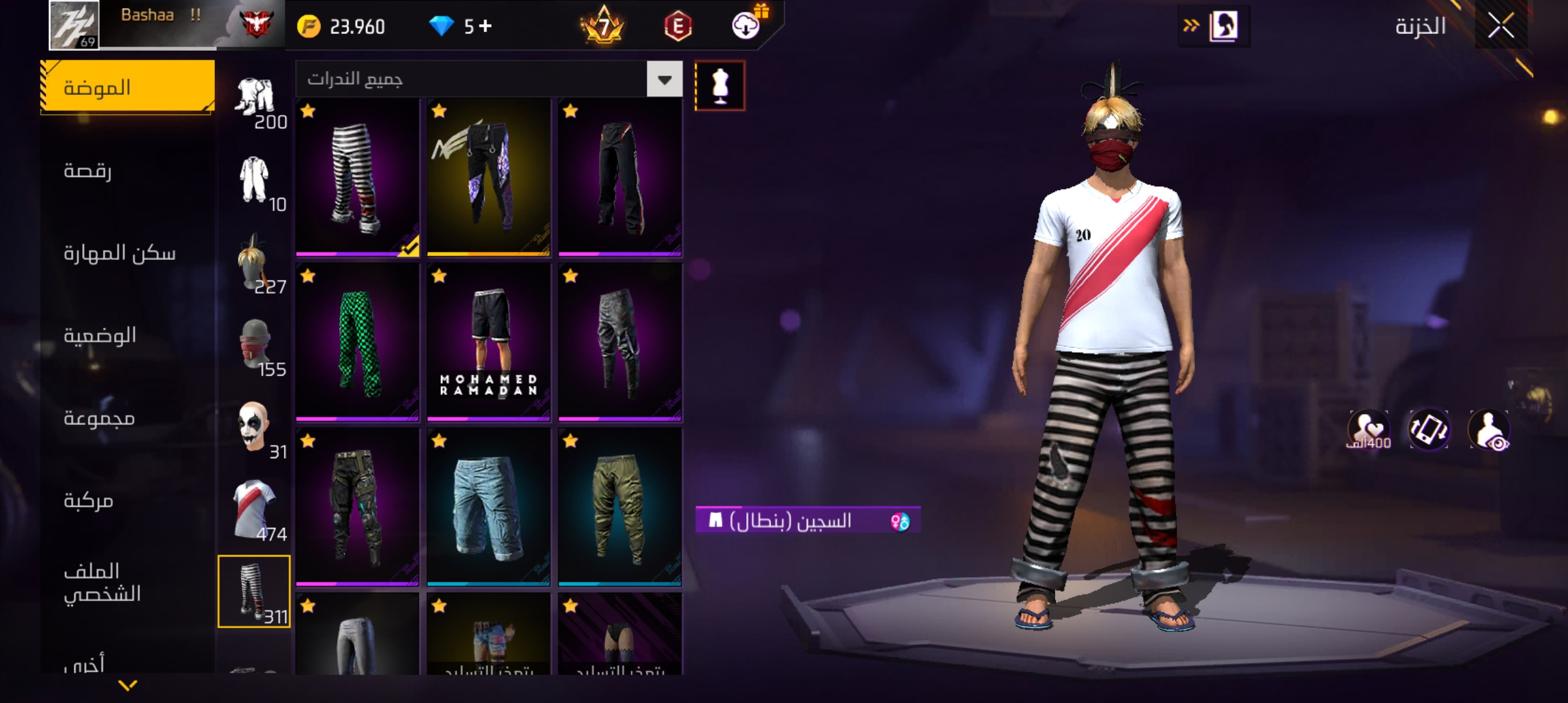The image size is (1568, 703).
Task: Open the الموضة fashion tab
Action: point(128,87)
